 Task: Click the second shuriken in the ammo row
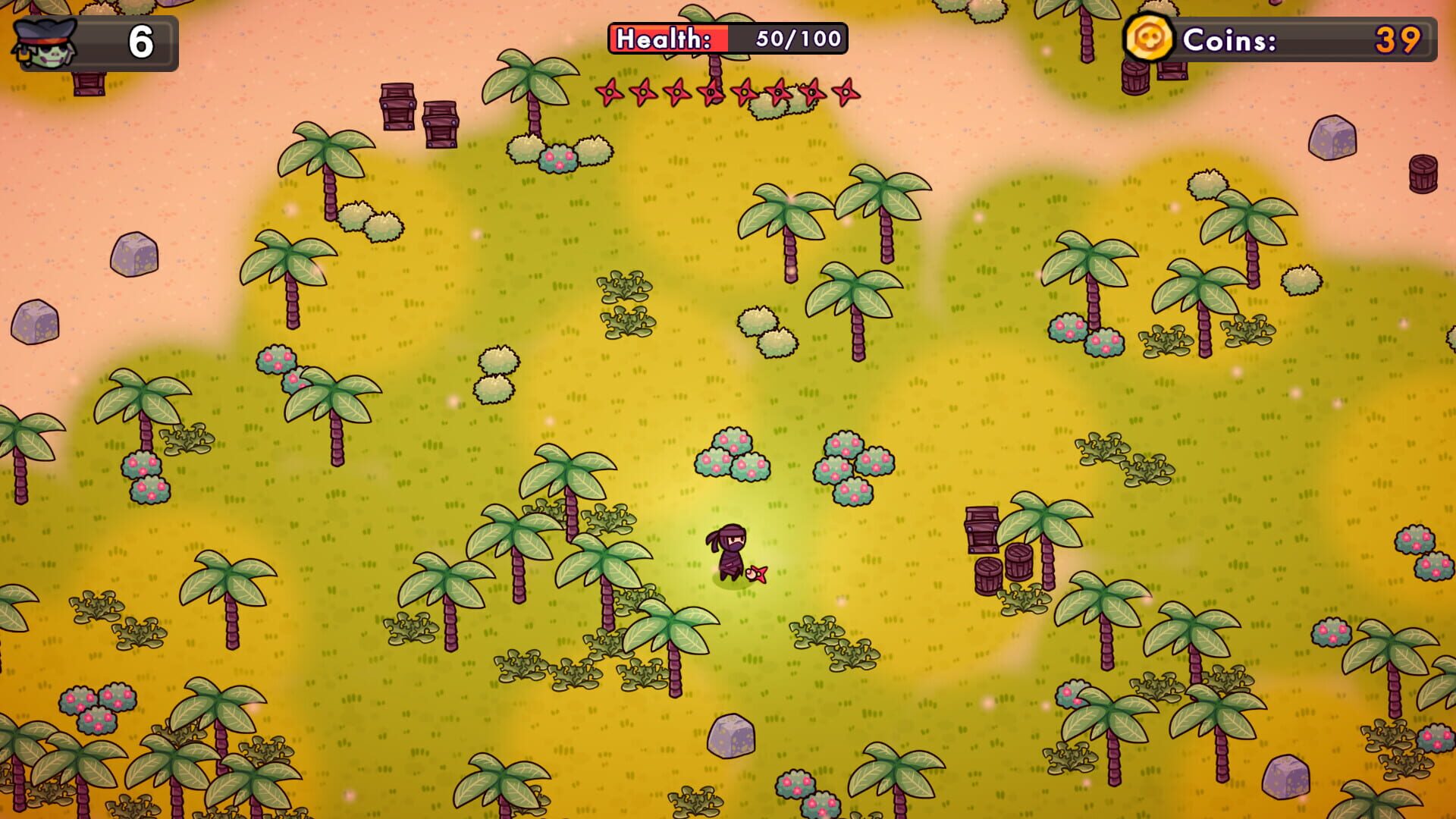[642, 93]
